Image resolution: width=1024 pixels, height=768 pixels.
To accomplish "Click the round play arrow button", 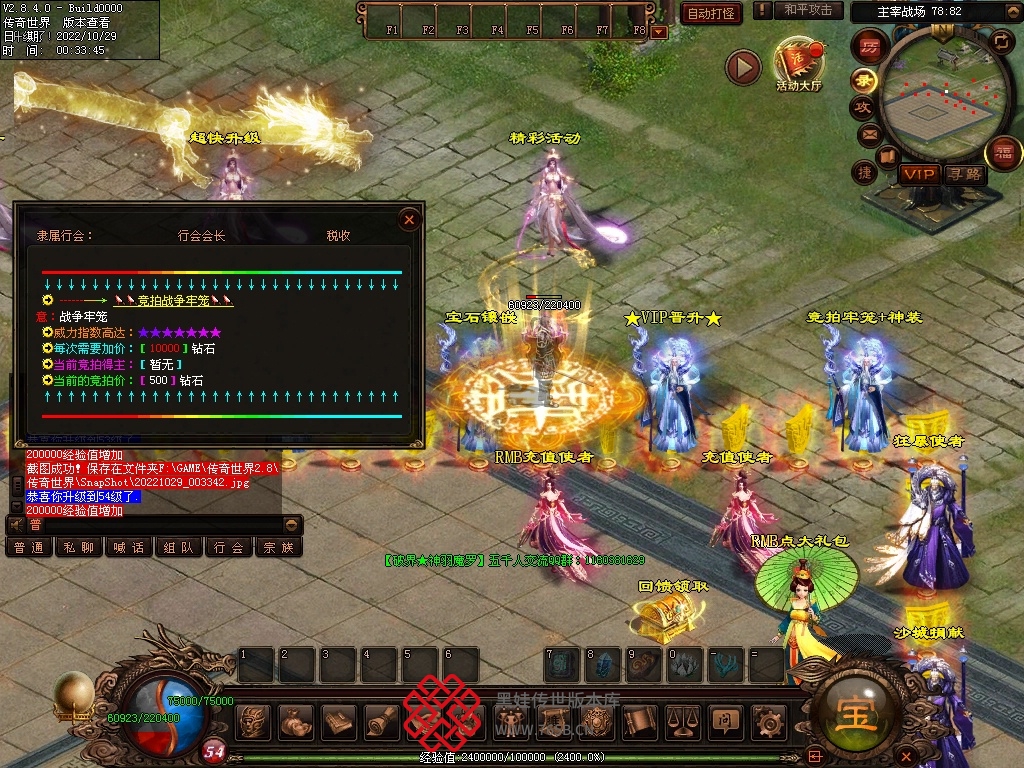I will coord(743,67).
